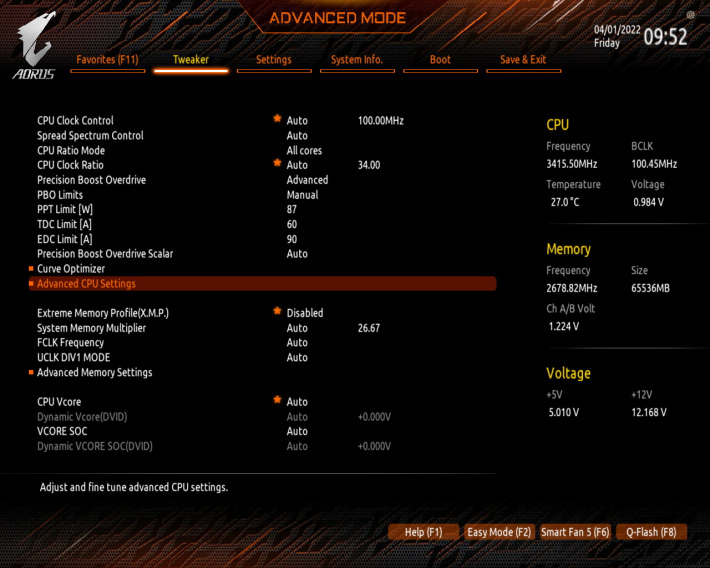
Task: Select the CPU Ratio Mode row
Action: (x=71, y=151)
